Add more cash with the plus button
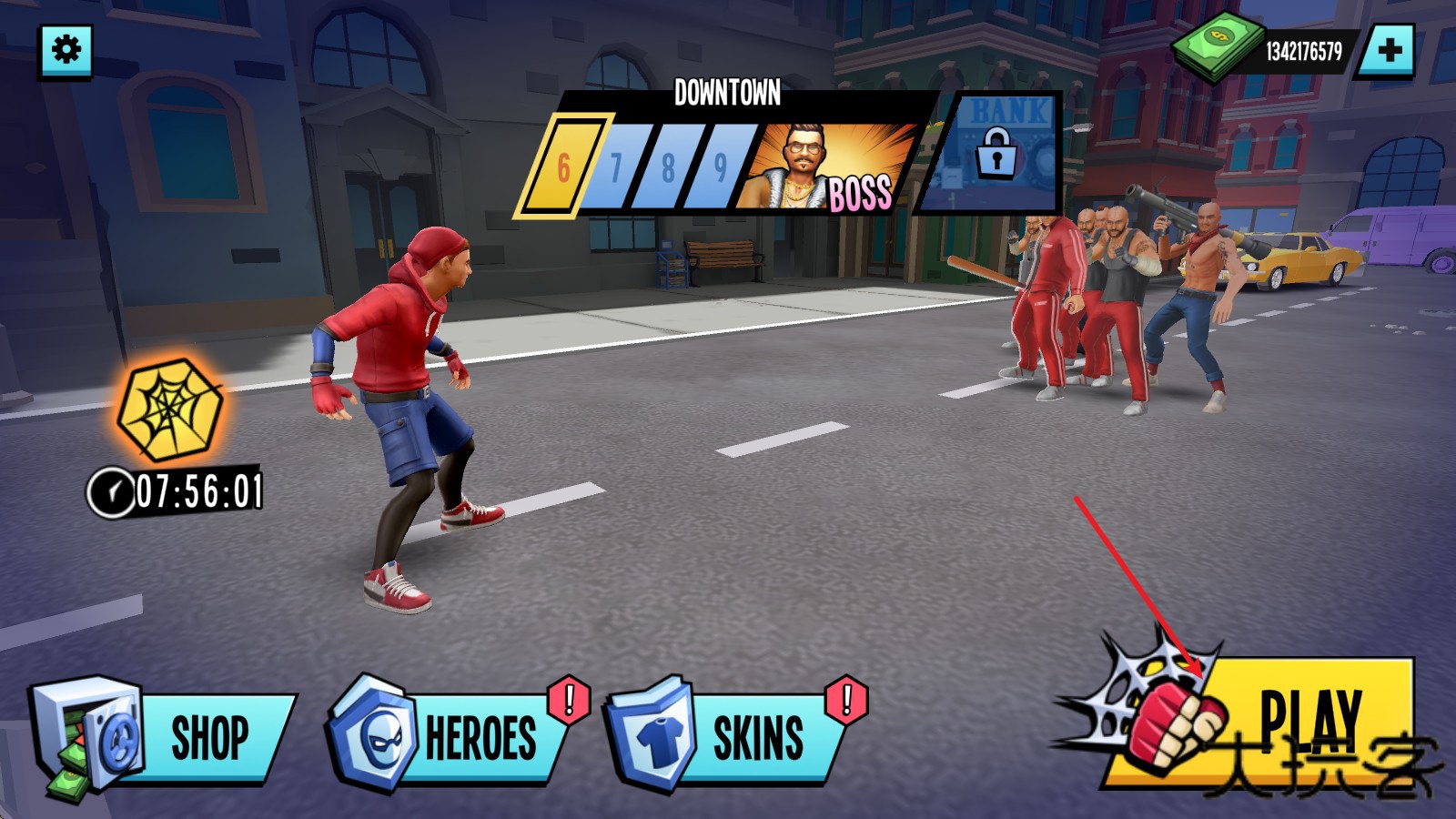 [1388, 51]
